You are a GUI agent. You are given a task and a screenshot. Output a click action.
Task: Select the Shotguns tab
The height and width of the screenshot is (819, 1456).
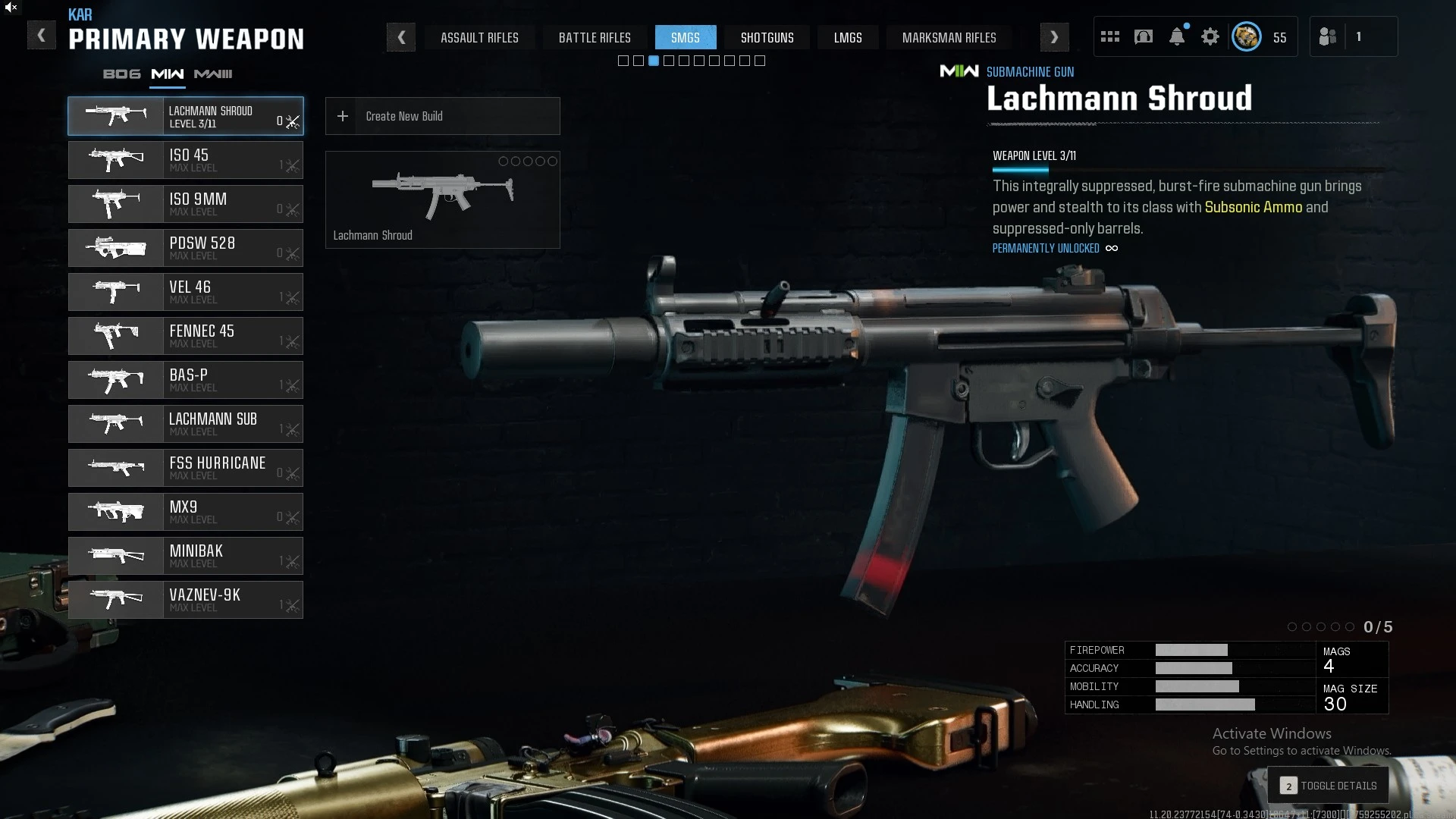click(767, 37)
